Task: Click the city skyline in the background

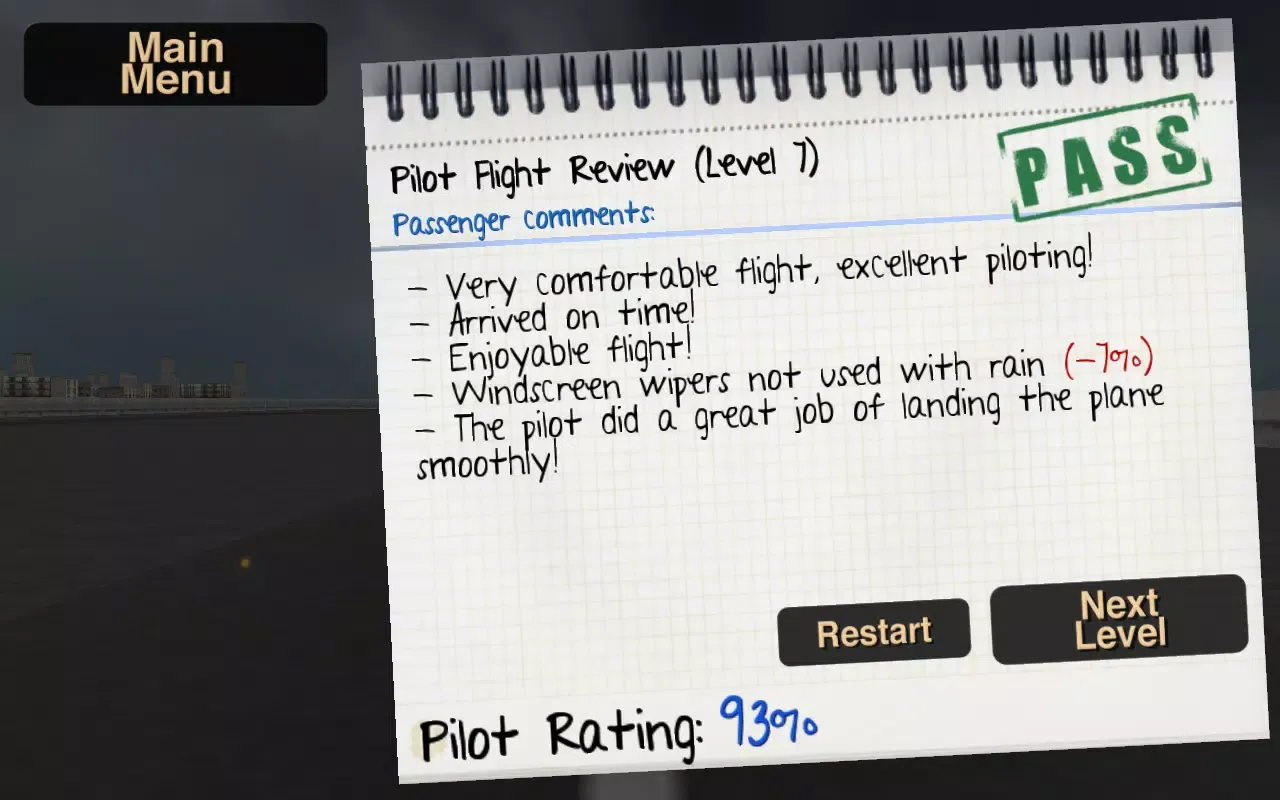Action: click(120, 380)
